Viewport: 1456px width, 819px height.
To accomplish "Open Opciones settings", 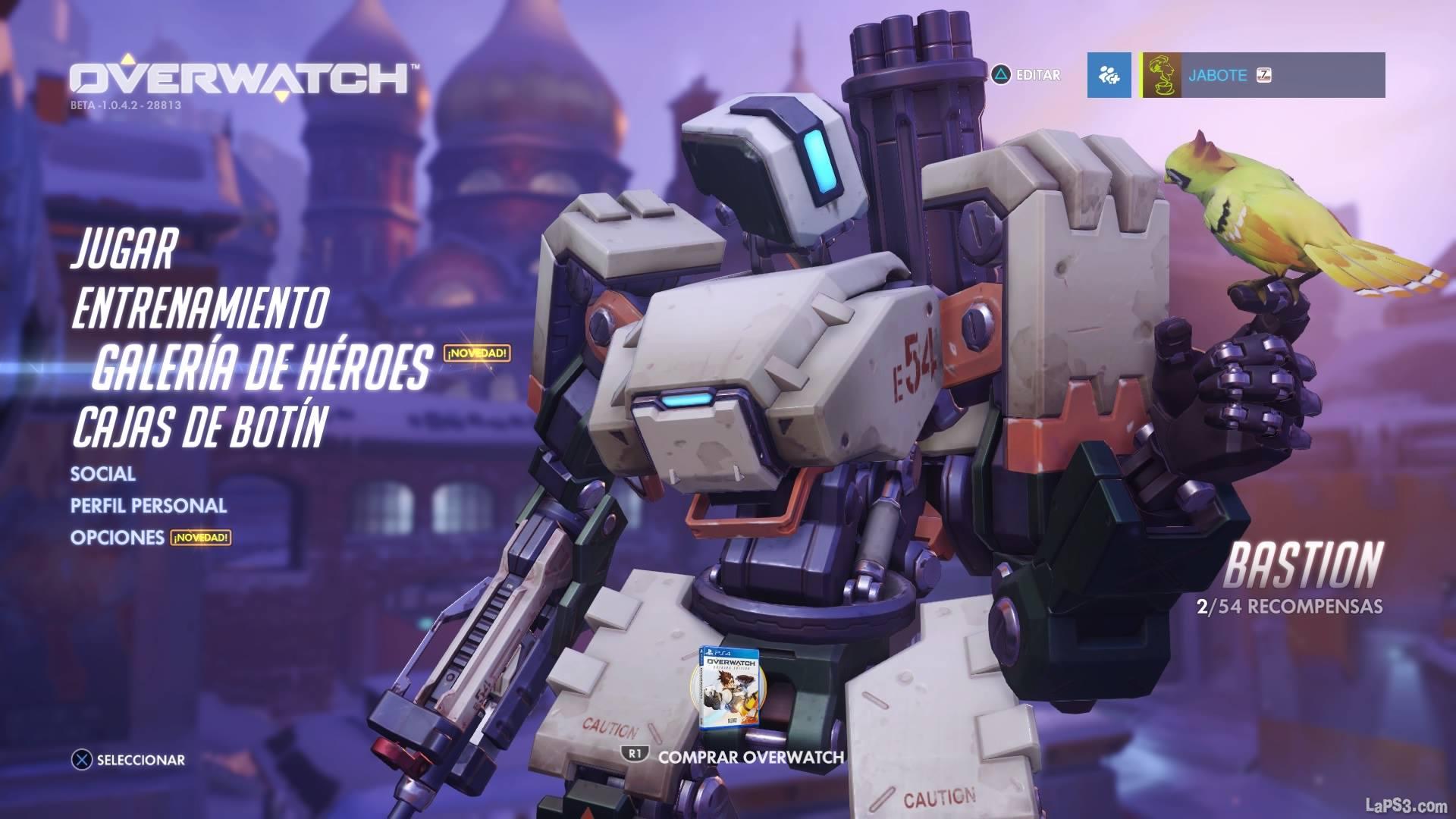I will 118,538.
